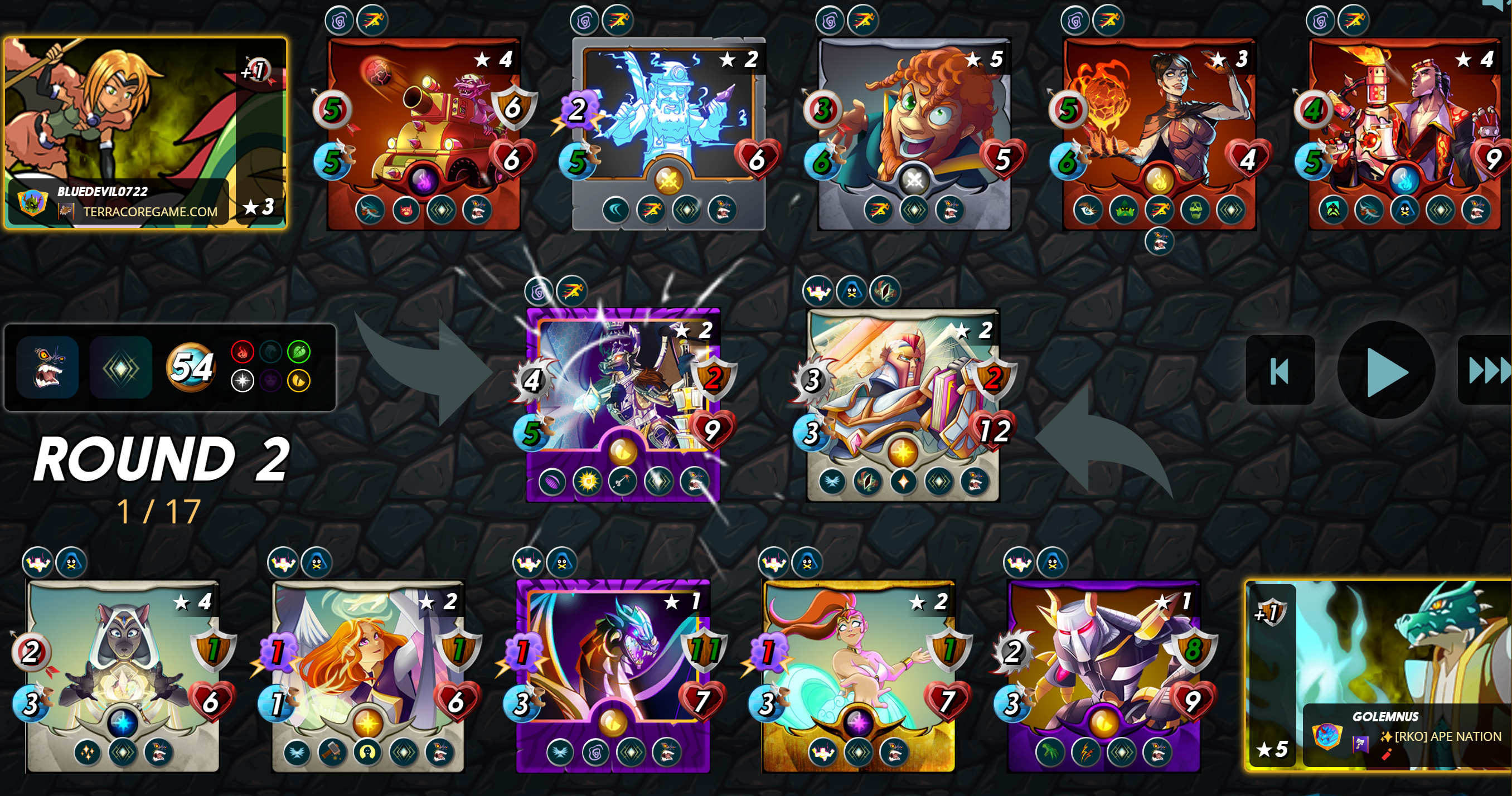This screenshot has width=1512, height=796.
Task: Select the green Earth splinter icon
Action: [x=299, y=352]
